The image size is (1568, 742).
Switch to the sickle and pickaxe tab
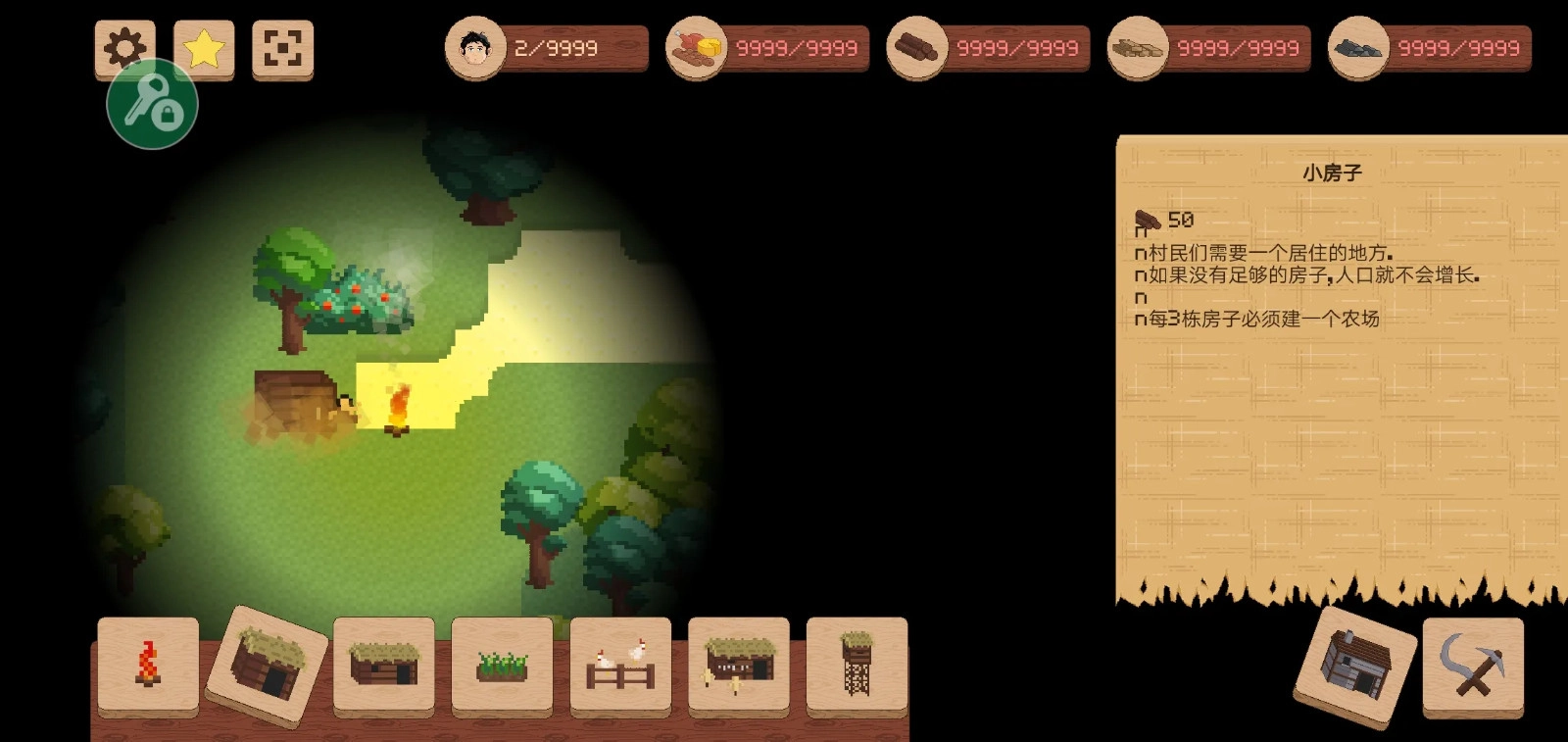[1473, 666]
